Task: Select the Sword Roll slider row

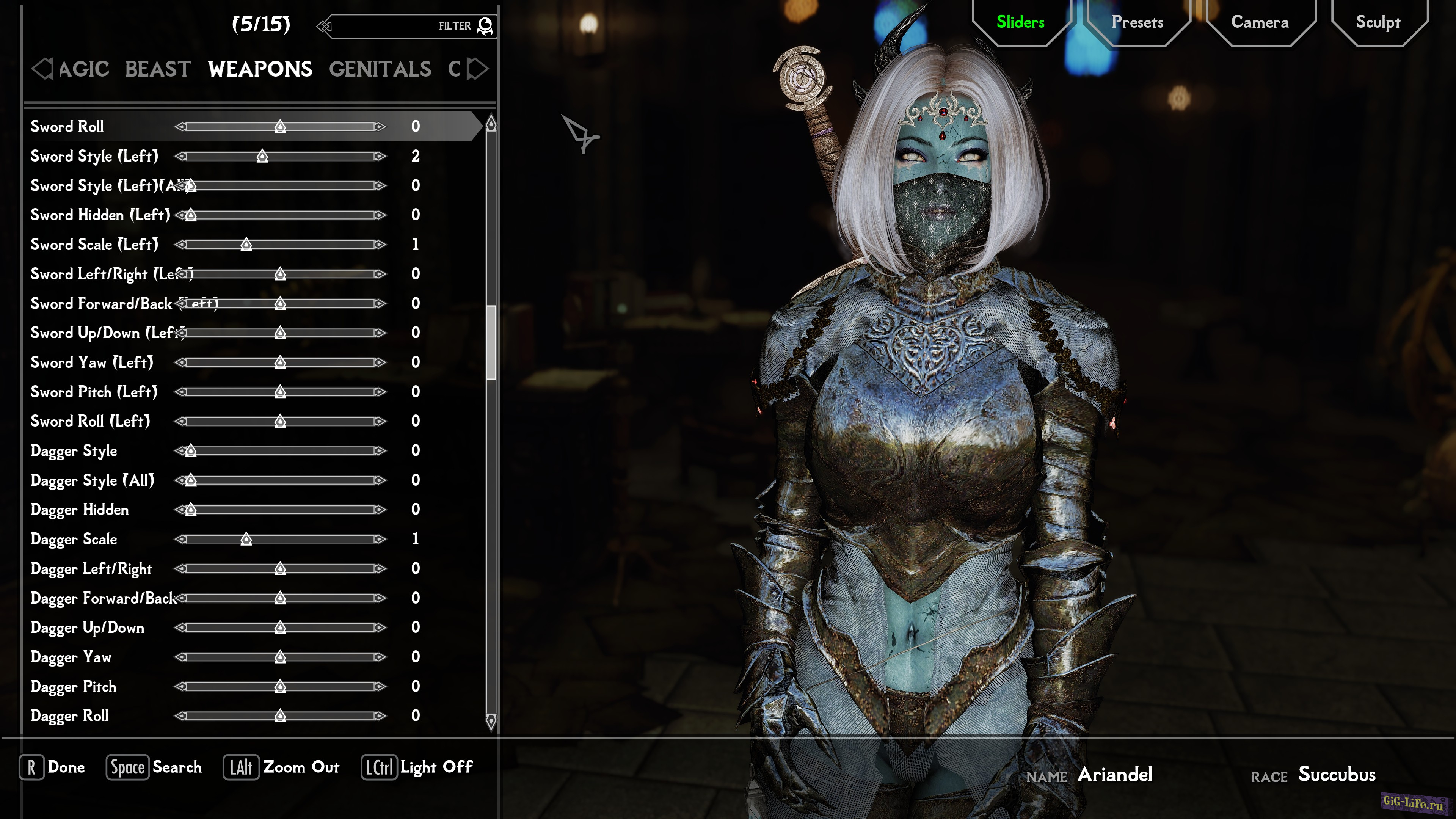Action: click(x=67, y=127)
